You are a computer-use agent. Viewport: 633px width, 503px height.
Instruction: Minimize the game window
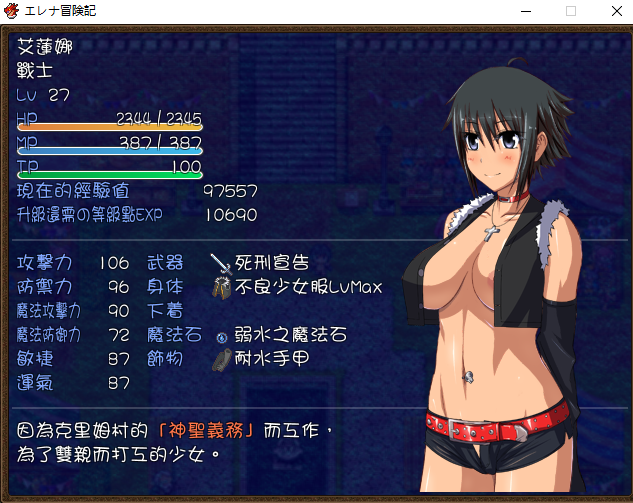coord(526,11)
